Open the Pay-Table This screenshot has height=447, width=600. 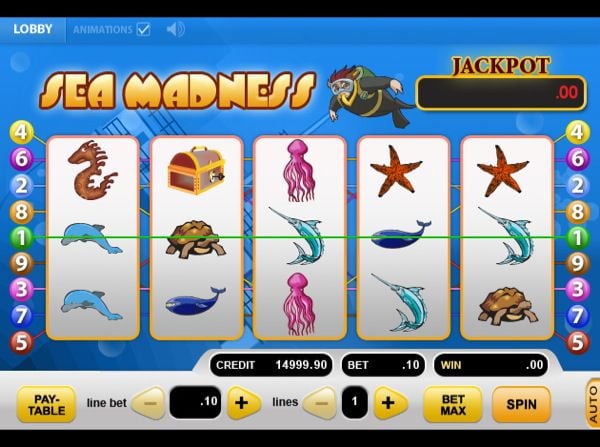click(x=46, y=404)
